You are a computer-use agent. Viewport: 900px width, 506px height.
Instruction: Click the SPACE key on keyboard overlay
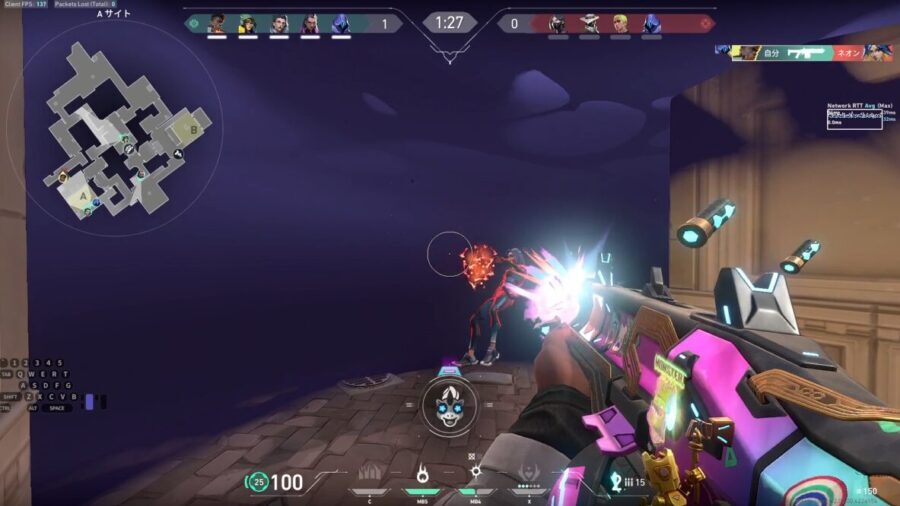(57, 408)
